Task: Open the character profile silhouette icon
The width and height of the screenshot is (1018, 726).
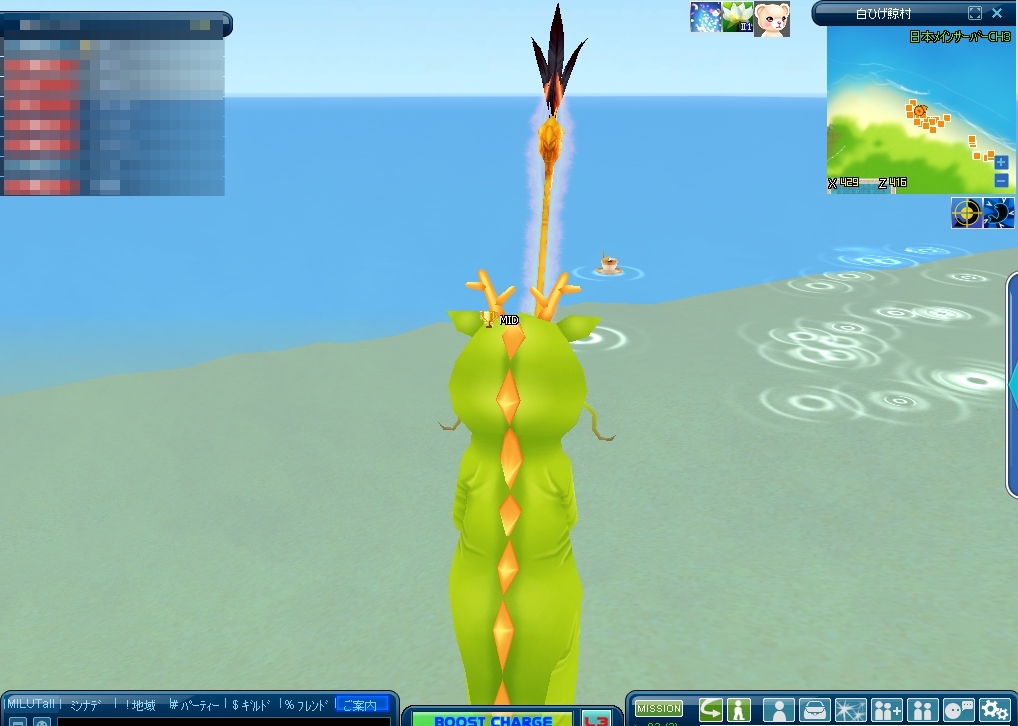Action: point(778,710)
